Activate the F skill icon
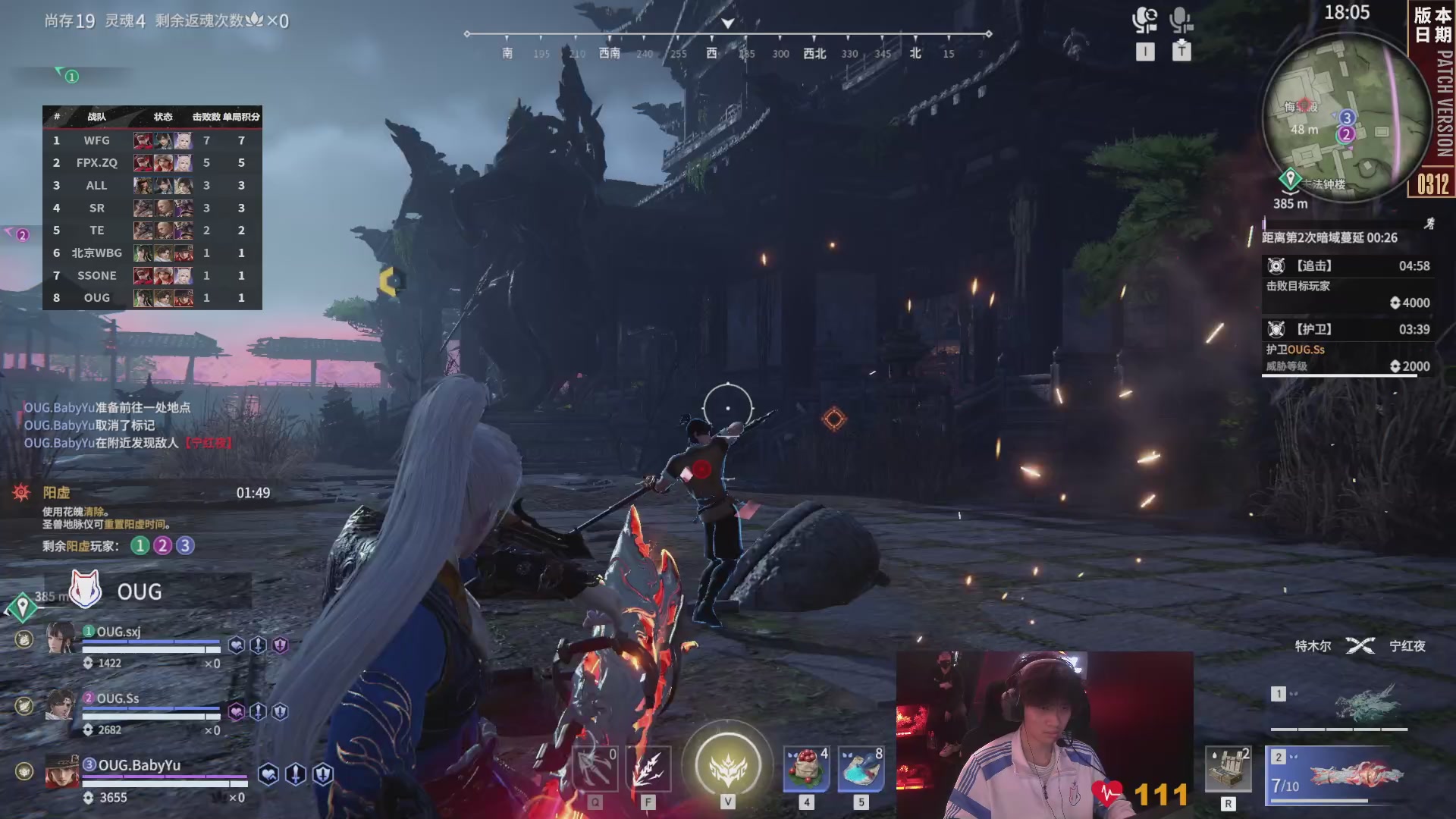The width and height of the screenshot is (1456, 819). [x=648, y=769]
